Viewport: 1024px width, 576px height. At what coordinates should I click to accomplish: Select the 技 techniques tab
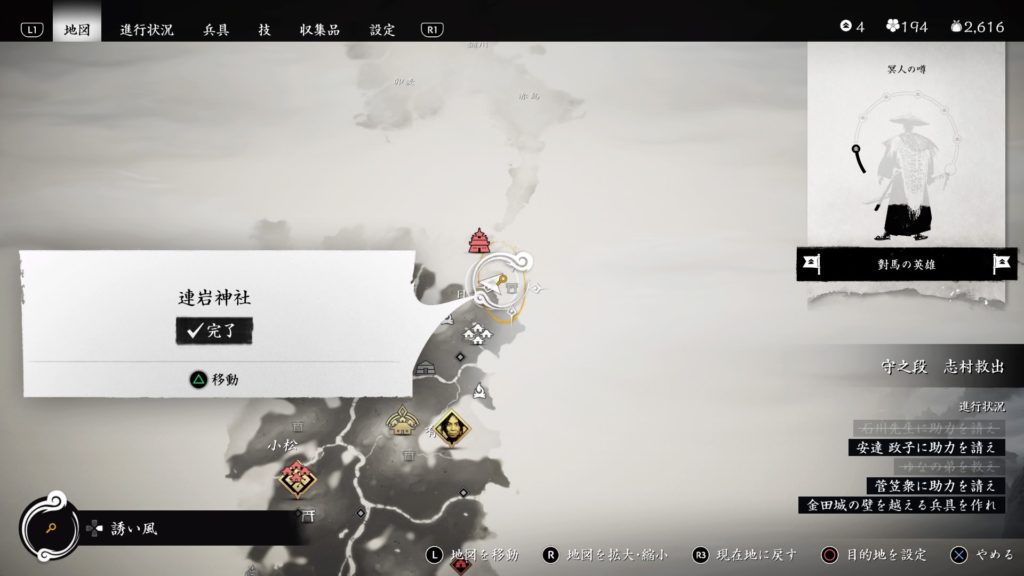264,29
